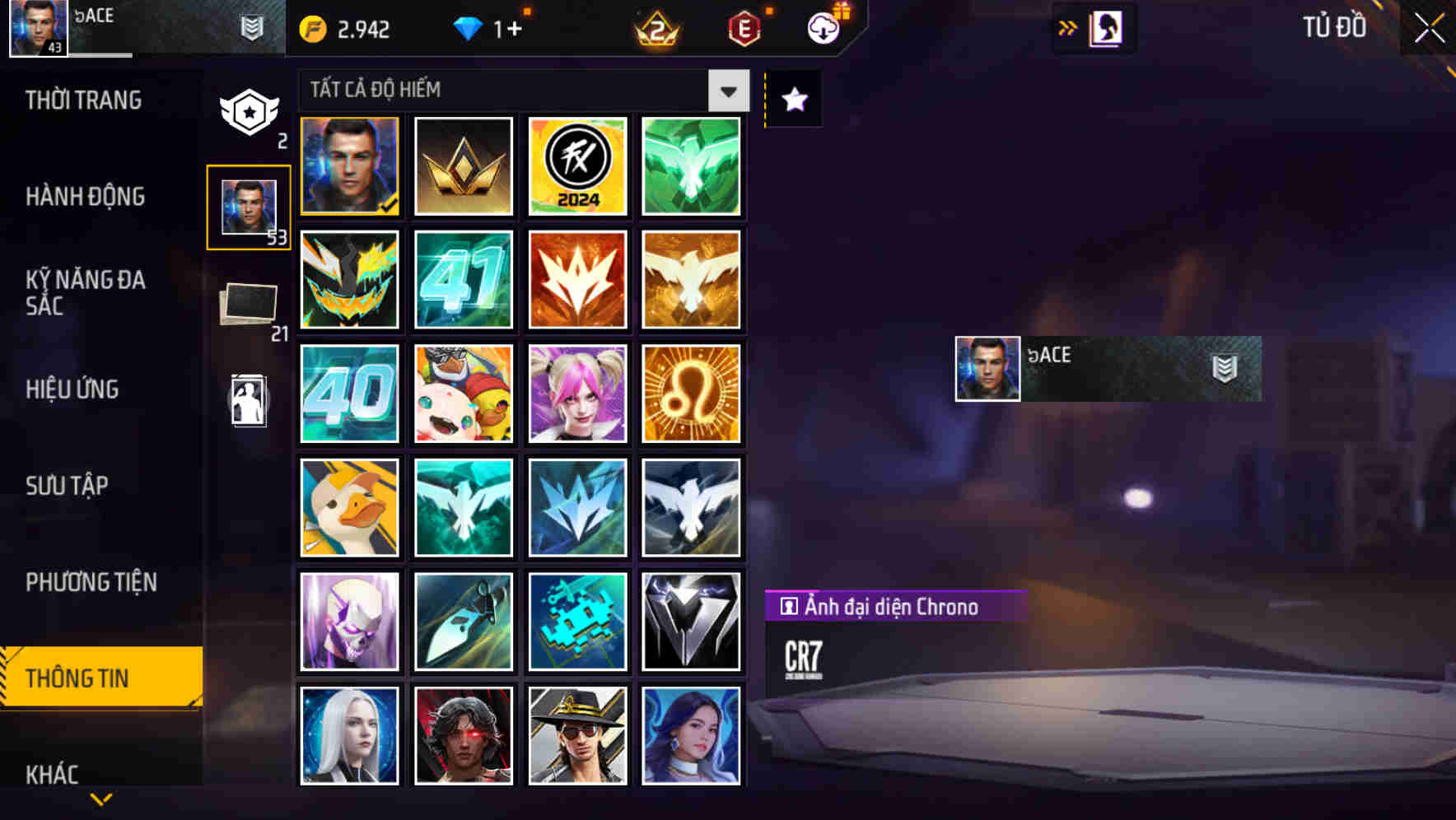The width and height of the screenshot is (1456, 820).
Task: Open the SƯU TẬP tab
Action: click(69, 486)
